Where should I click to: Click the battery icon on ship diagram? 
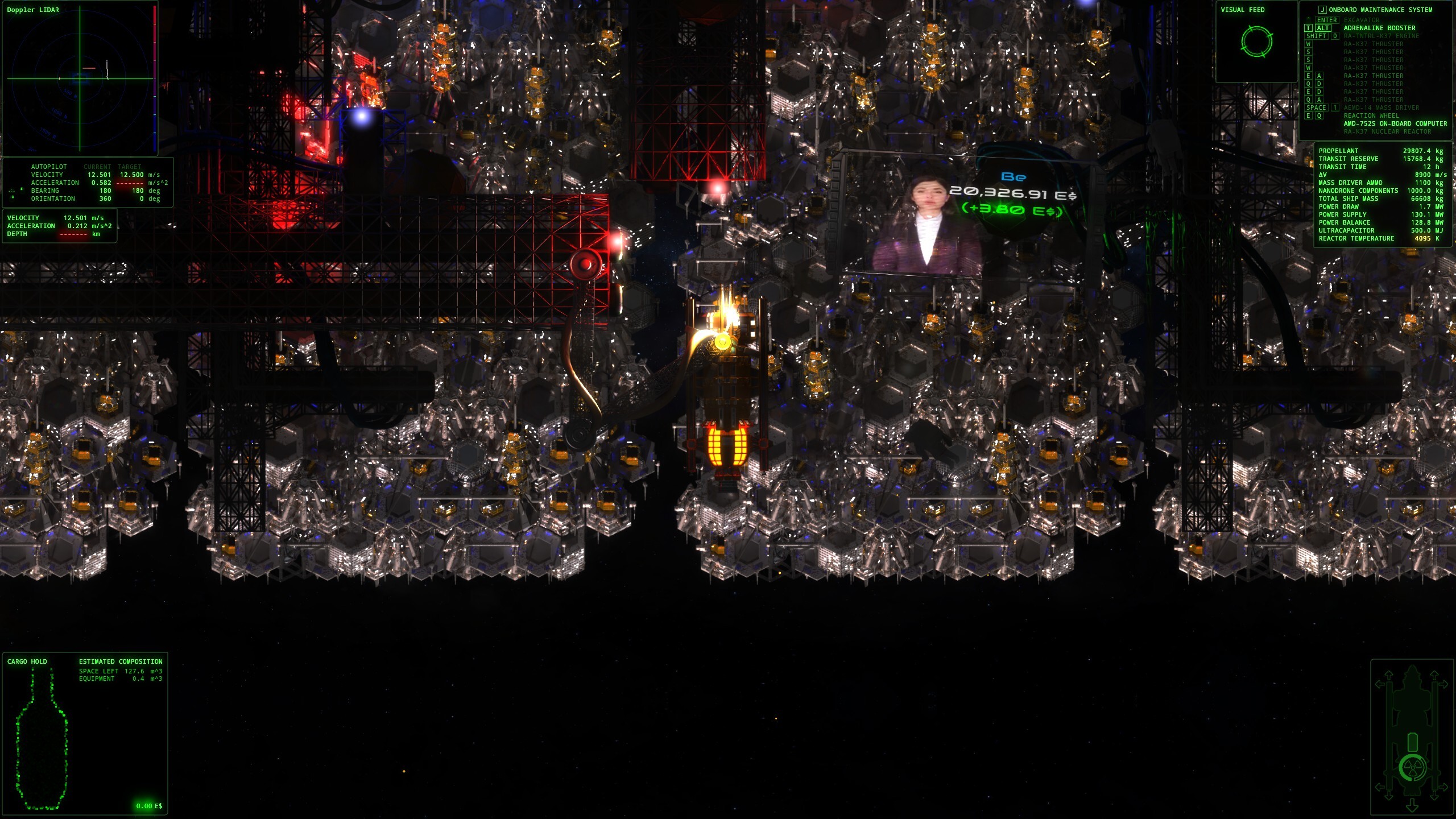point(1412,742)
